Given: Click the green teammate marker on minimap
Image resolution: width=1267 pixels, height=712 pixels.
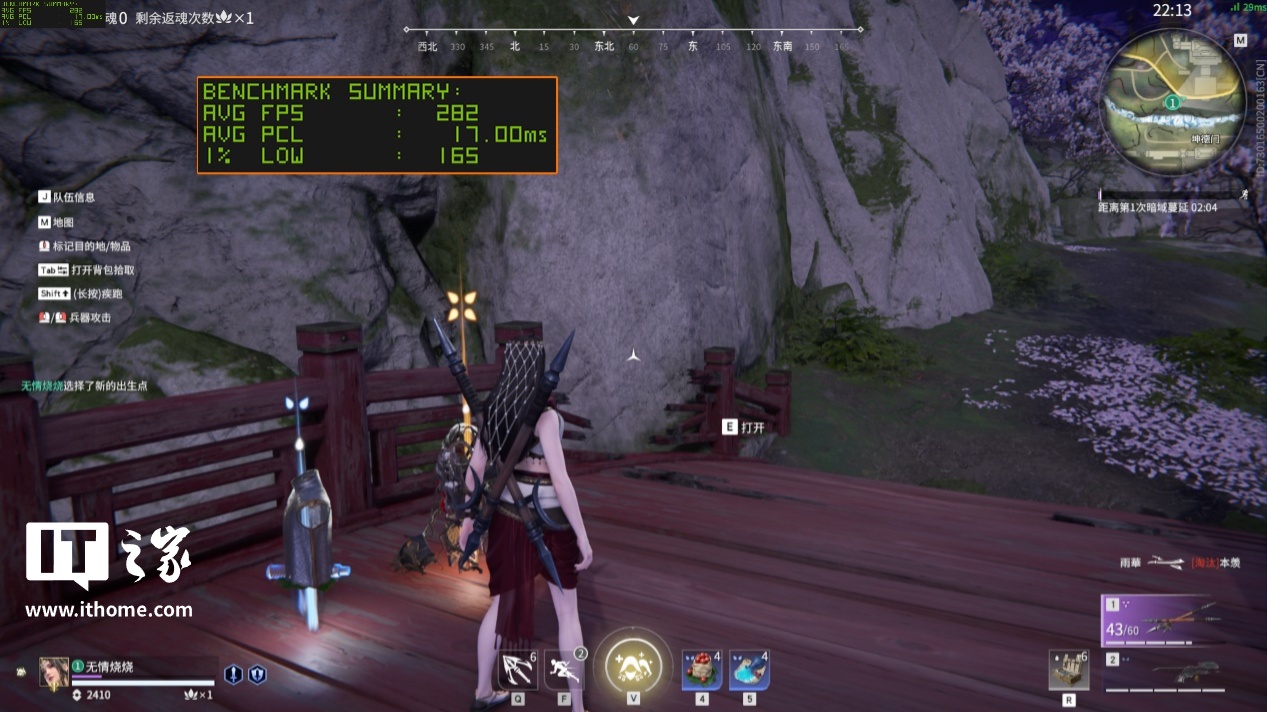Looking at the screenshot, I should (1172, 103).
